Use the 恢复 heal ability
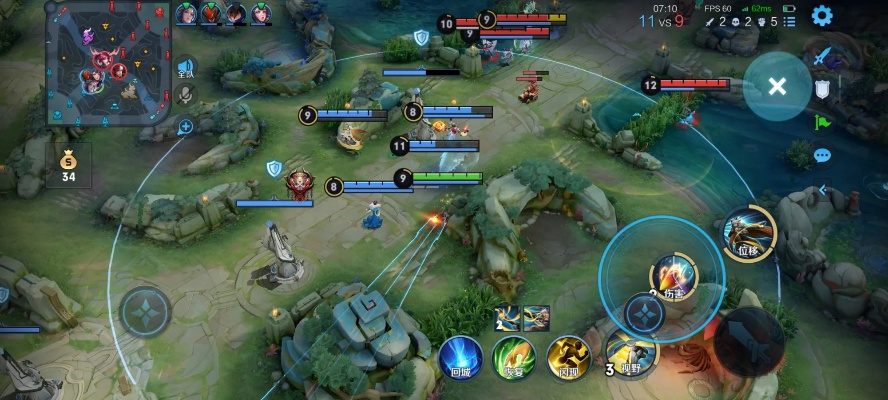The height and width of the screenshot is (400, 888). tap(513, 357)
